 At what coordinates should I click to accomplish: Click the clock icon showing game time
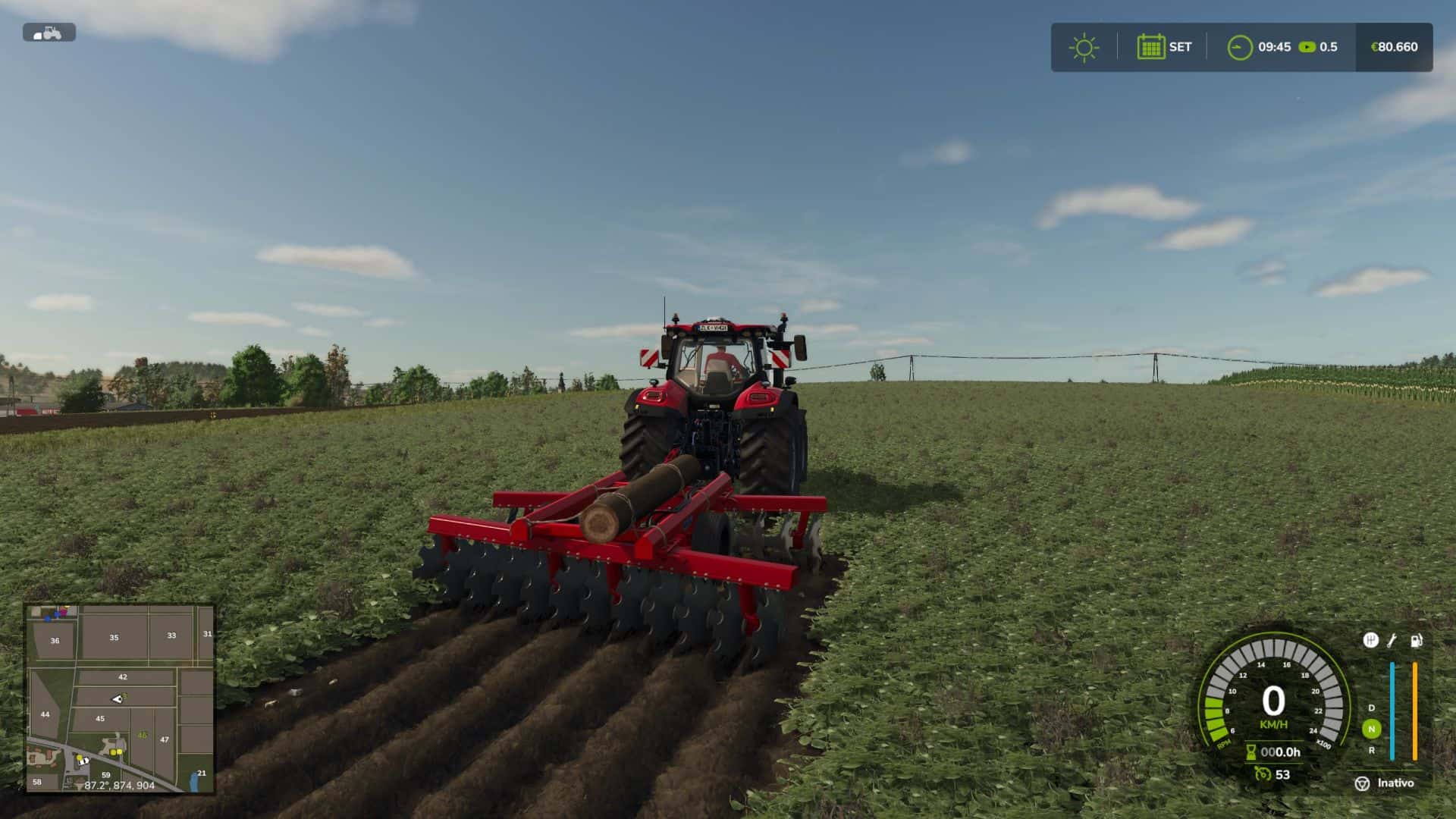tap(1241, 45)
